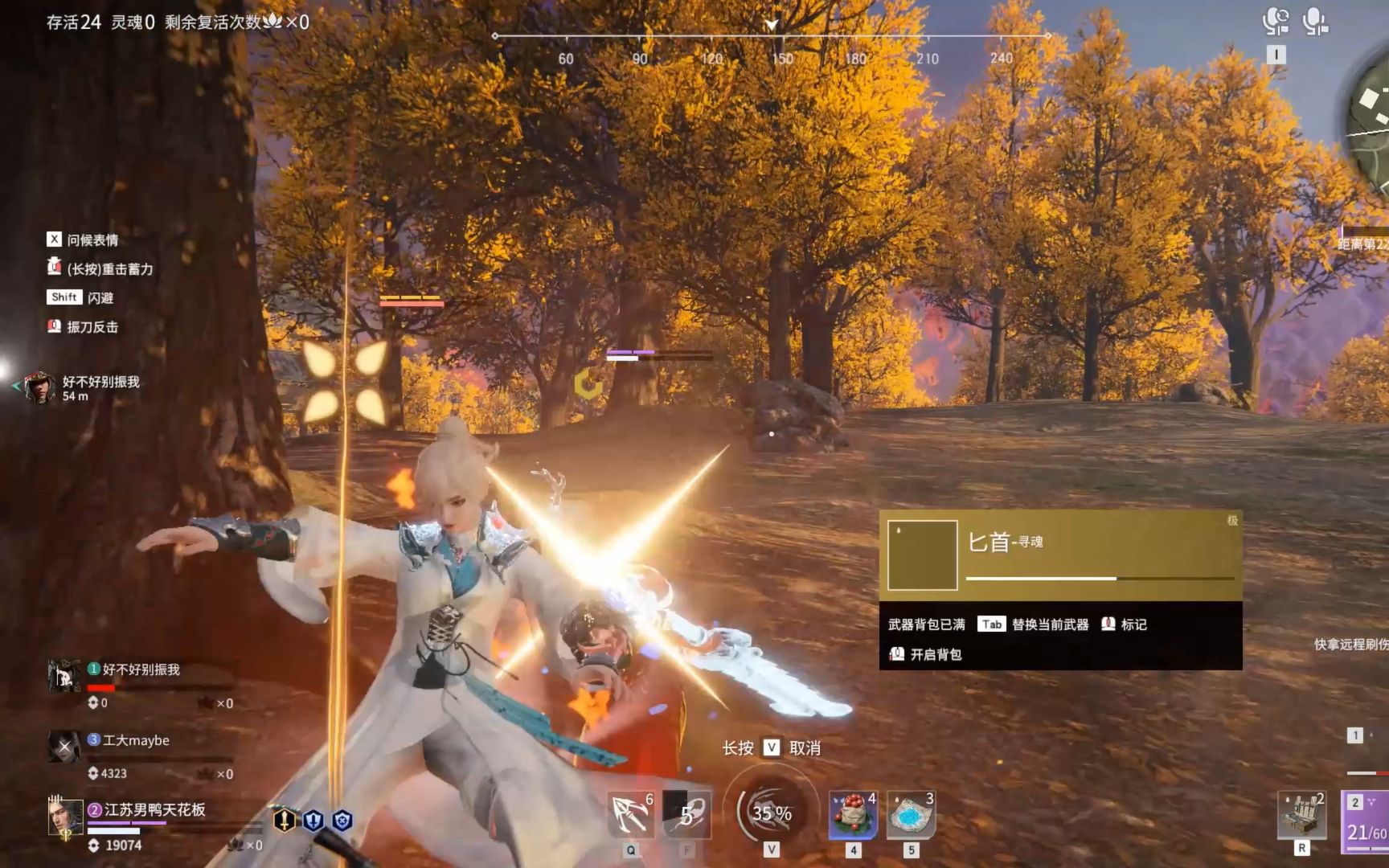Viewport: 1389px width, 868px height.
Task: Select the red berry bag item slot
Action: click(x=853, y=815)
